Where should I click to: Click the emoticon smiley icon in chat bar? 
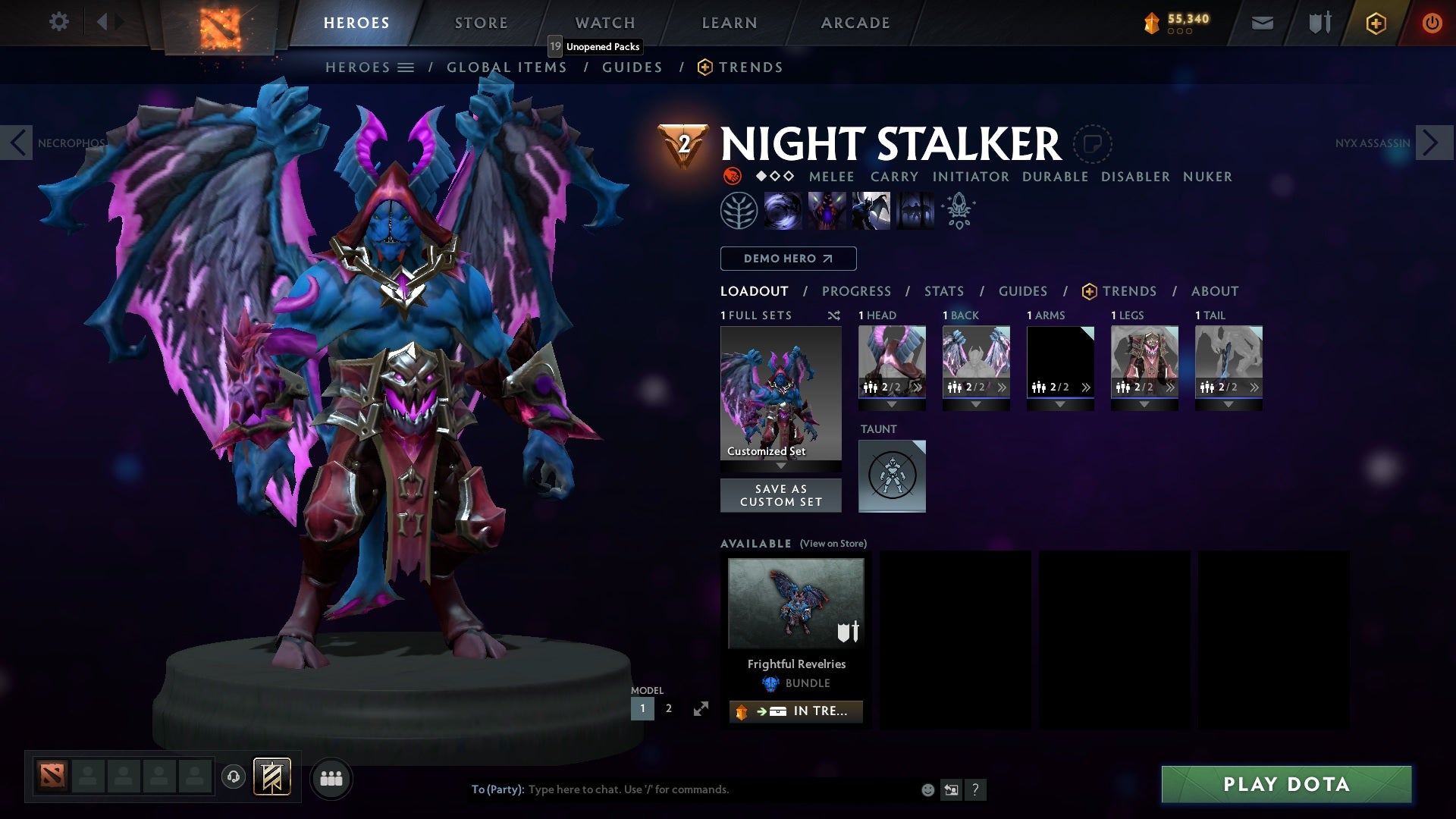click(927, 789)
